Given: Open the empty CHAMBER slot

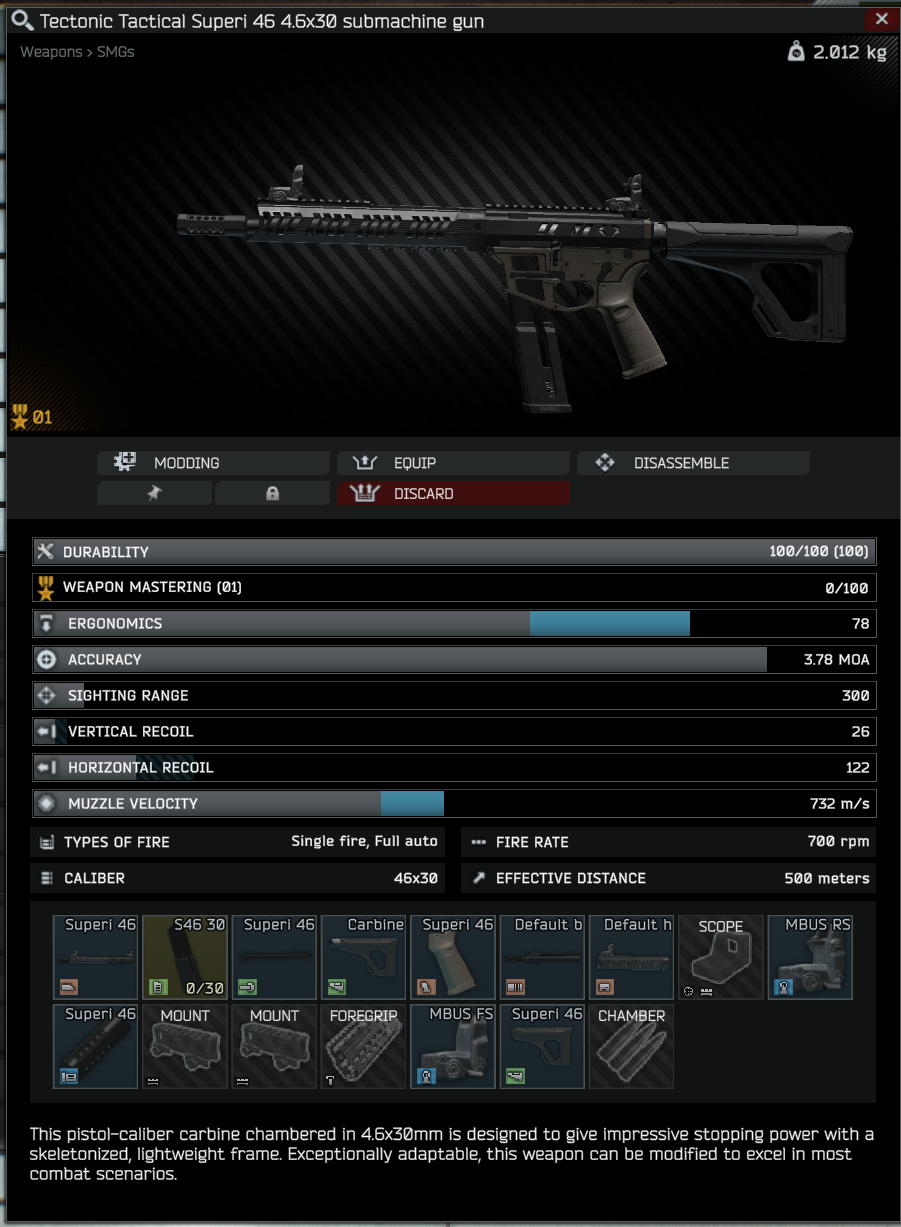Looking at the screenshot, I should coord(631,1046).
